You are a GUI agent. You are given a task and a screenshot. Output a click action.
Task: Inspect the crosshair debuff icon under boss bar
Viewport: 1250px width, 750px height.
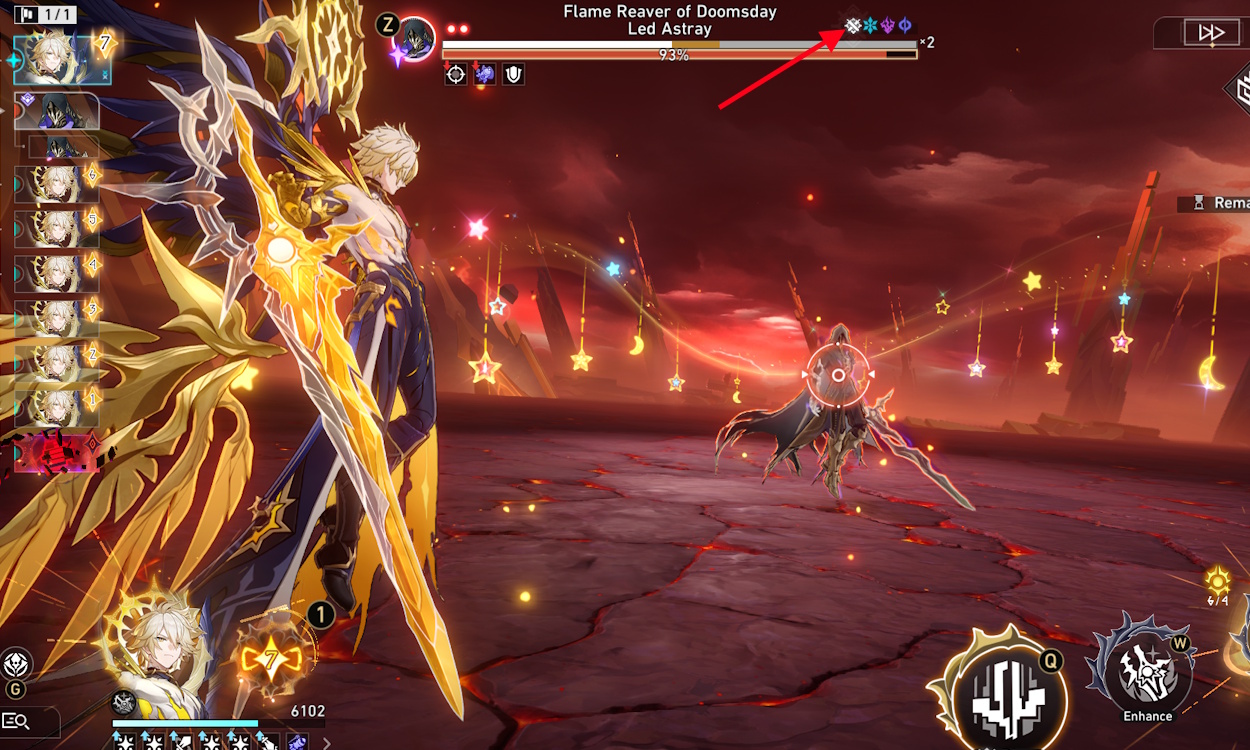coord(456,74)
